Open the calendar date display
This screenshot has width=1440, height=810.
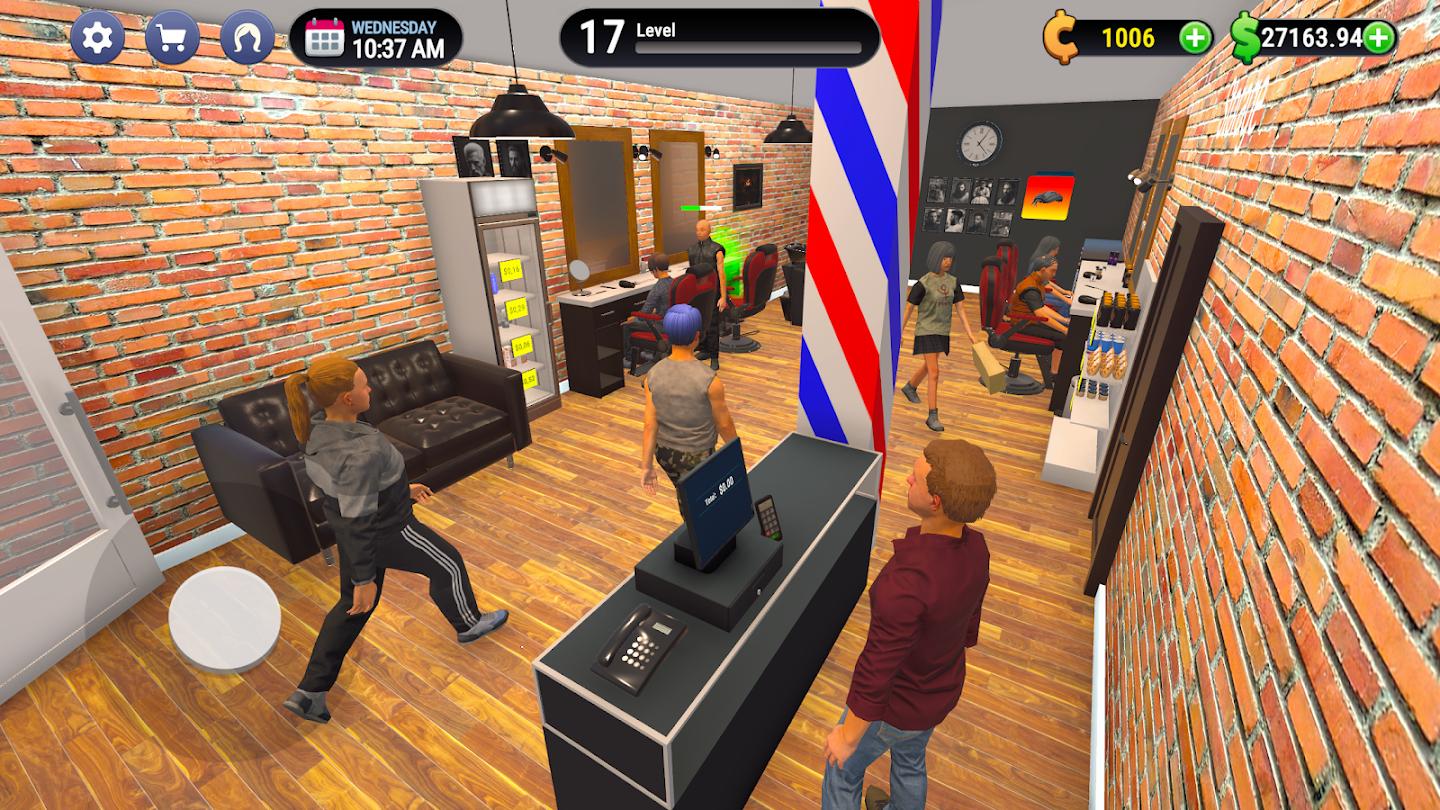380,38
